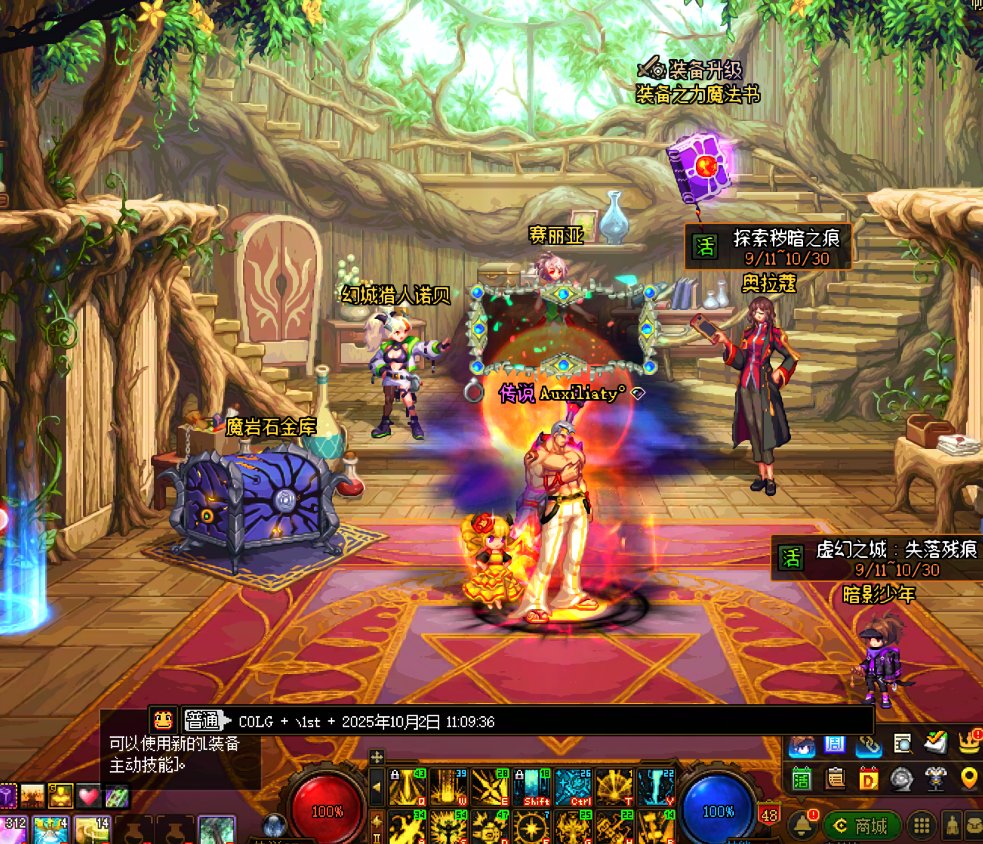Open the 商城 shop button
The width and height of the screenshot is (983, 844).
tap(861, 825)
